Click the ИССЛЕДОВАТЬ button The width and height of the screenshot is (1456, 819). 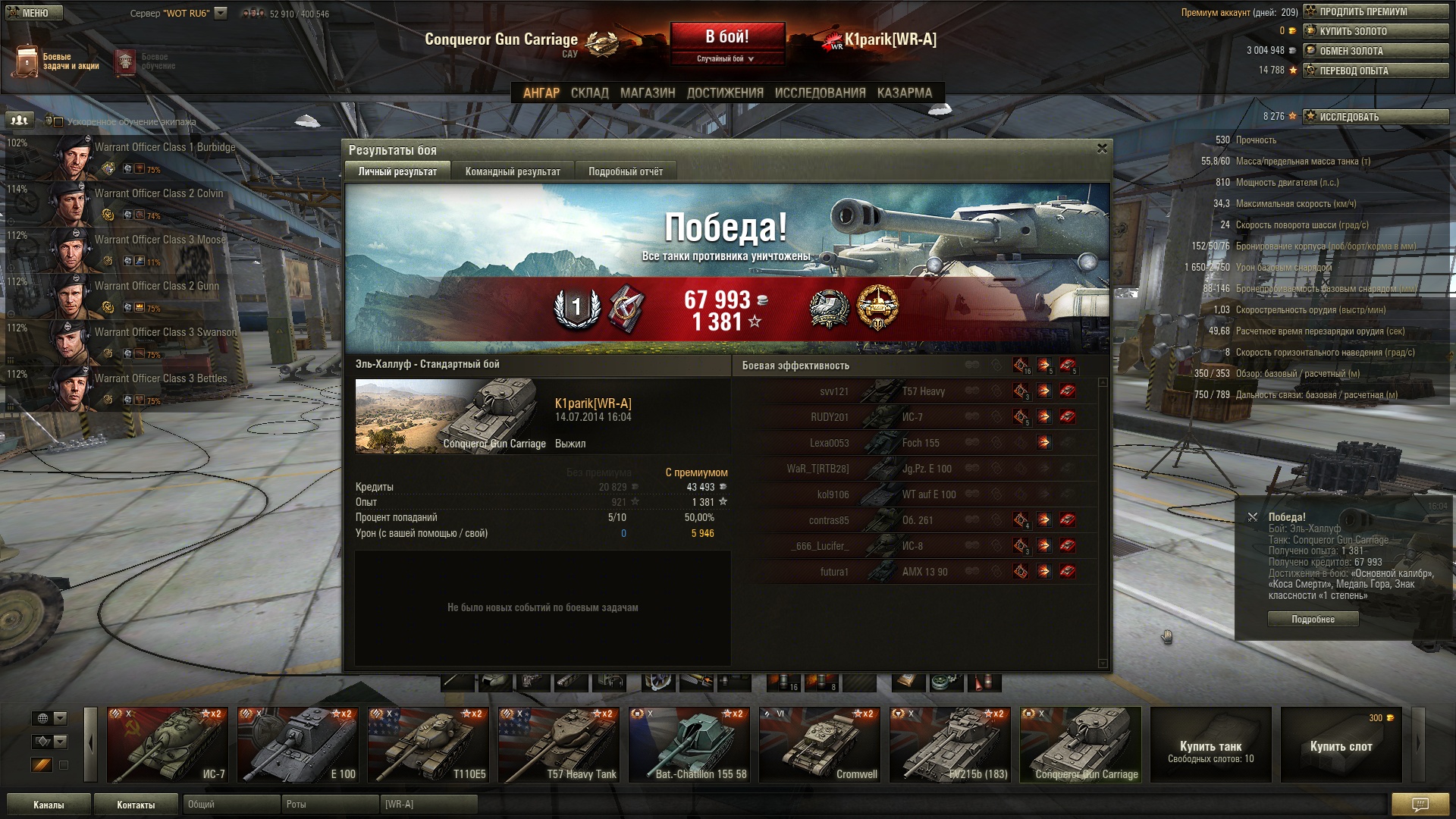pos(1375,117)
